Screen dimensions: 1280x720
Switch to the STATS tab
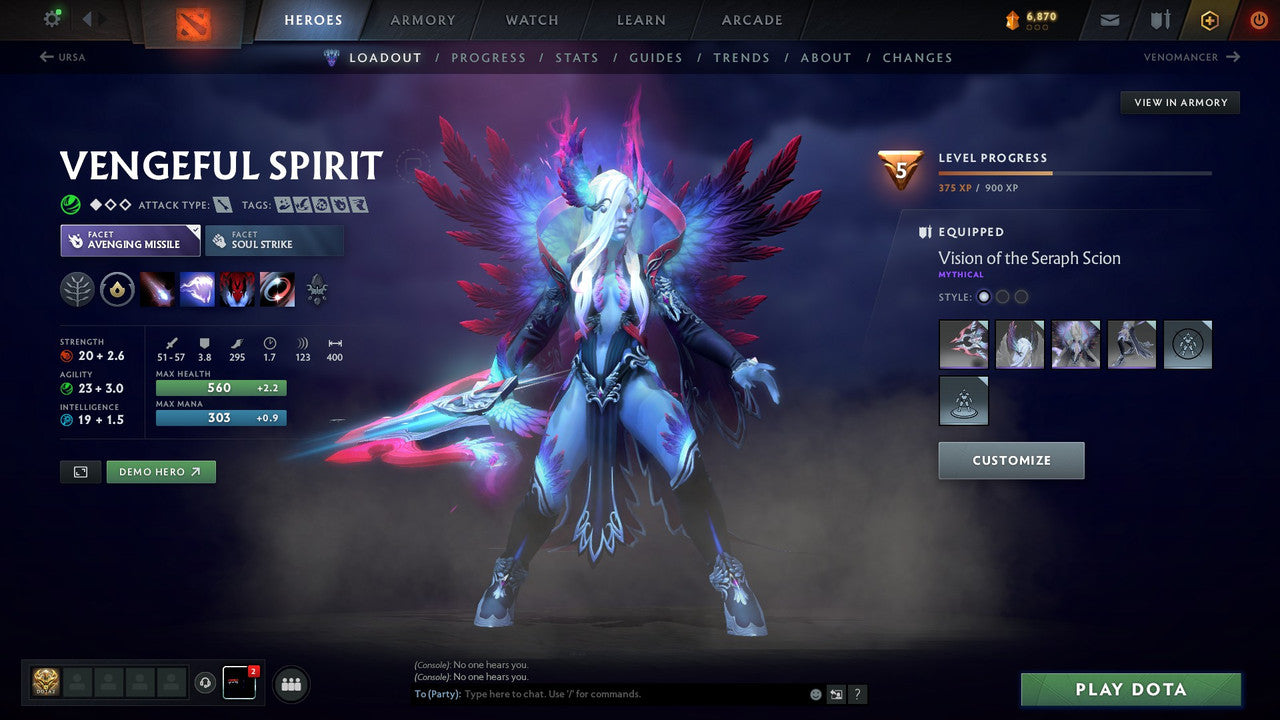click(577, 57)
